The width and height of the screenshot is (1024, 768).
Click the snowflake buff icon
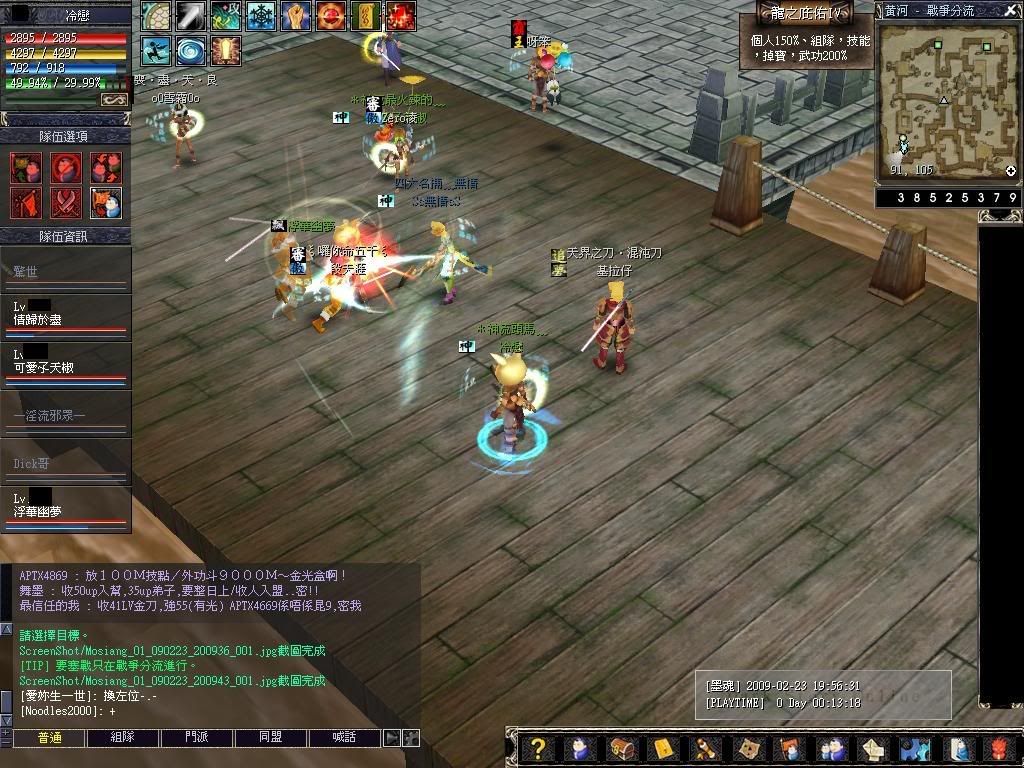[x=261, y=16]
